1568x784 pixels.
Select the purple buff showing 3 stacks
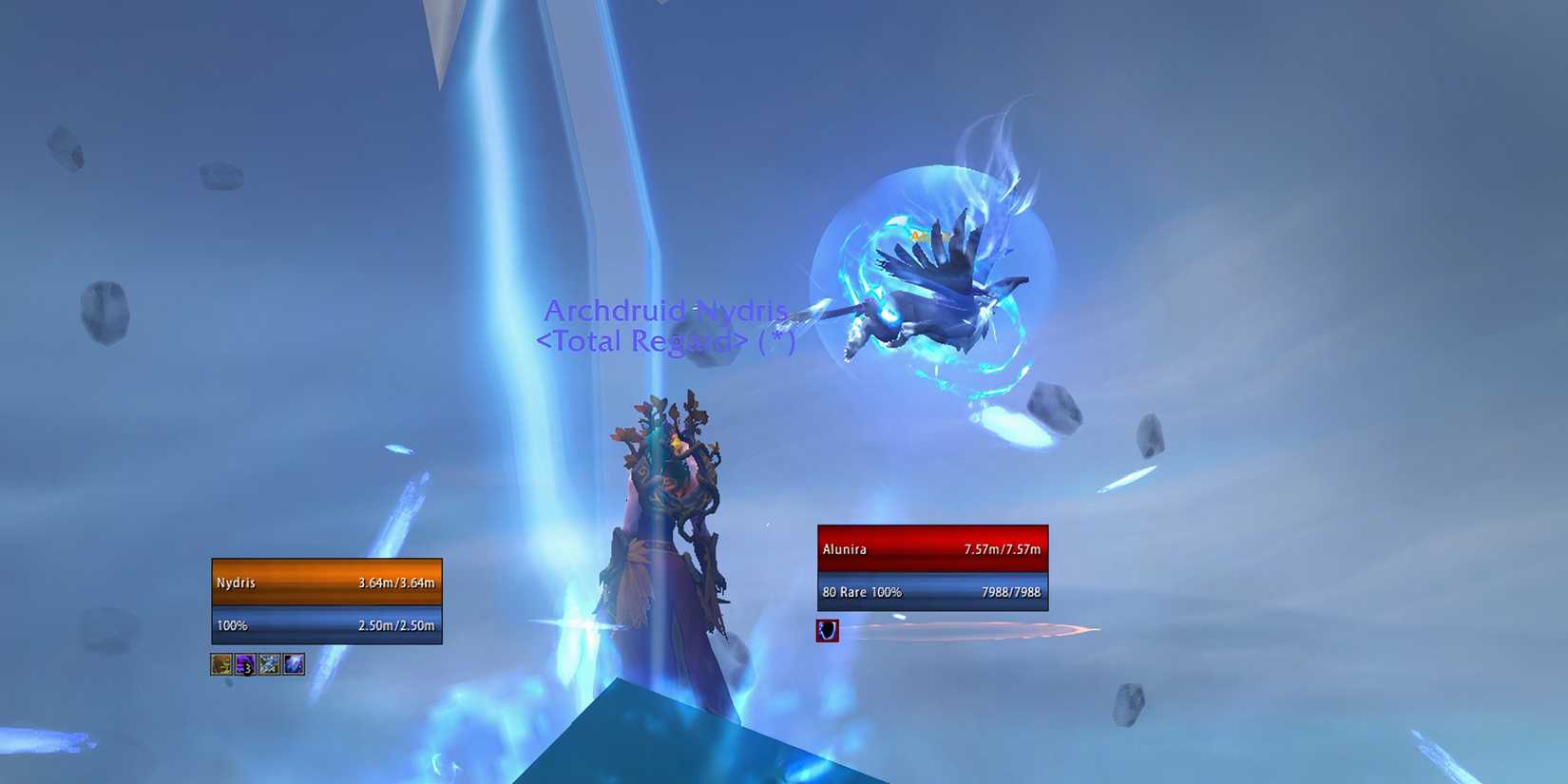coord(244,665)
